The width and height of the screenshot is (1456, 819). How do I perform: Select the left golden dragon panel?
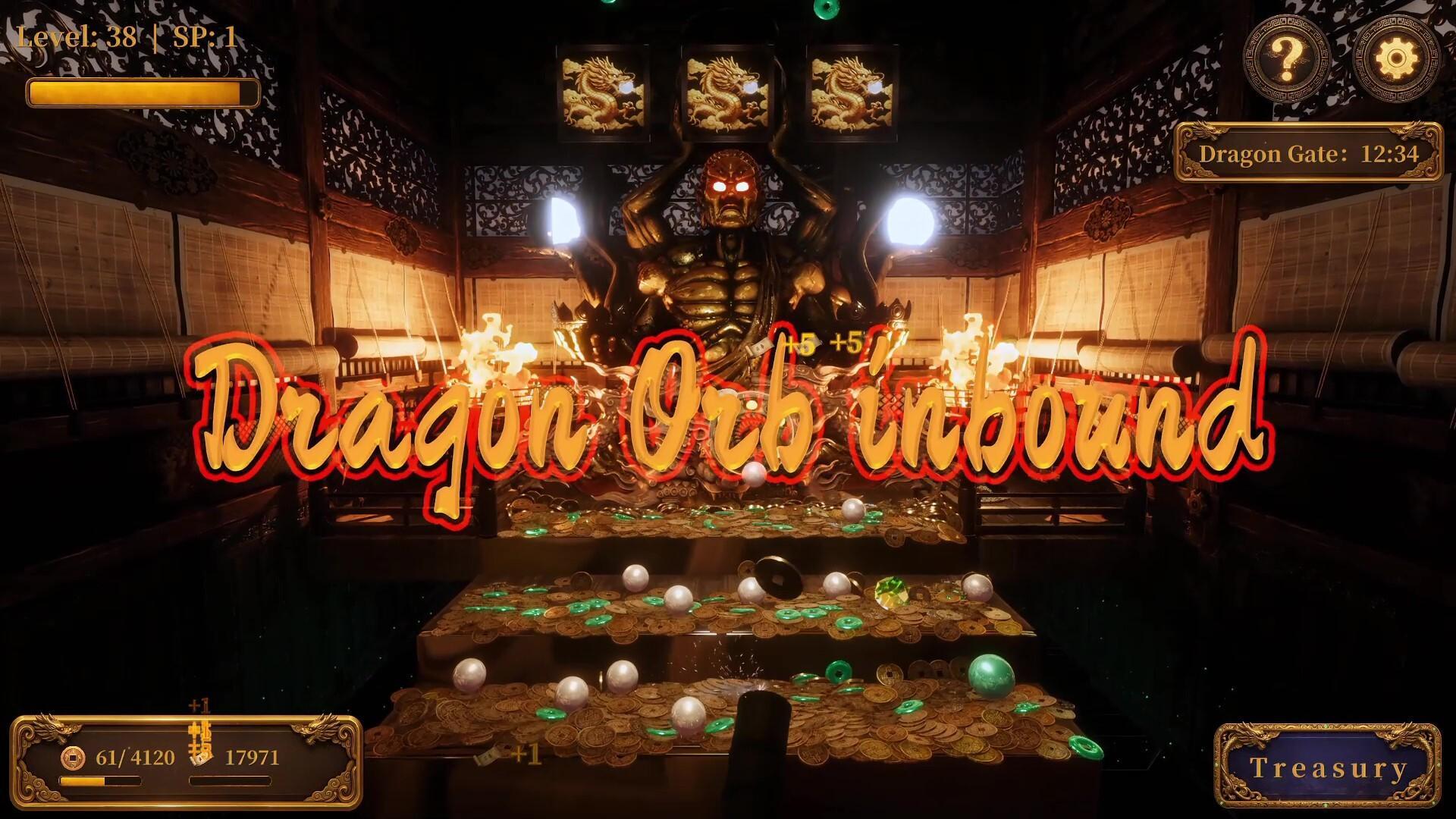[603, 87]
